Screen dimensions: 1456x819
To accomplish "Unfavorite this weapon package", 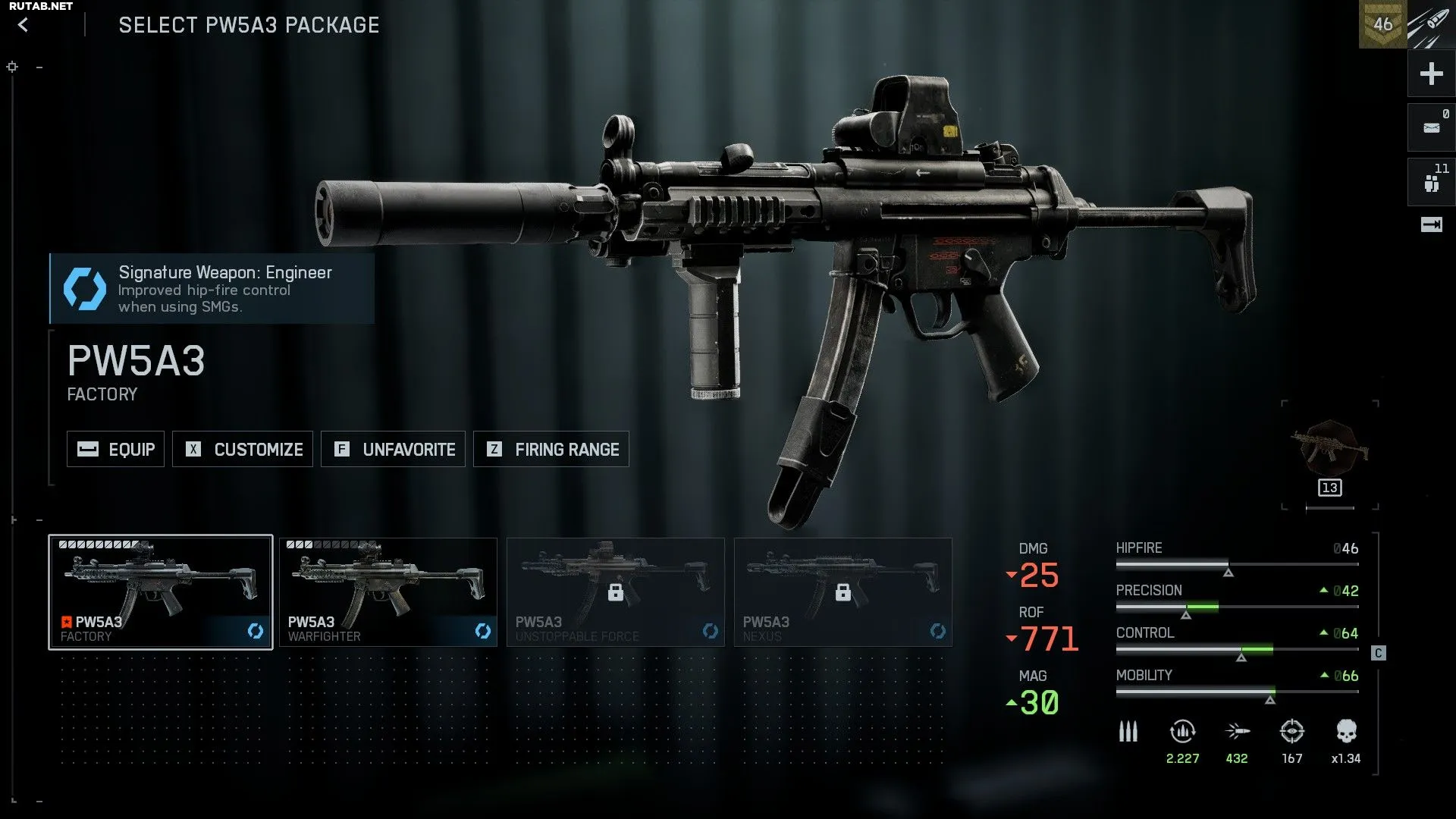I will click(393, 449).
